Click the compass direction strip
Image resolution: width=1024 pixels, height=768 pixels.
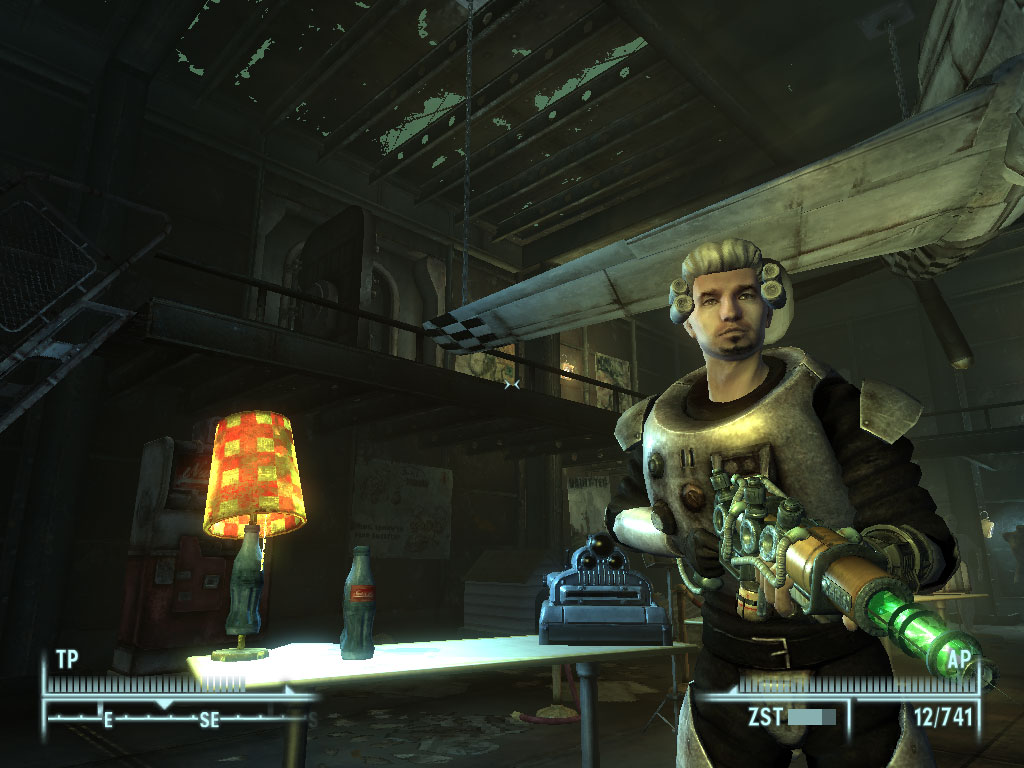(180, 716)
